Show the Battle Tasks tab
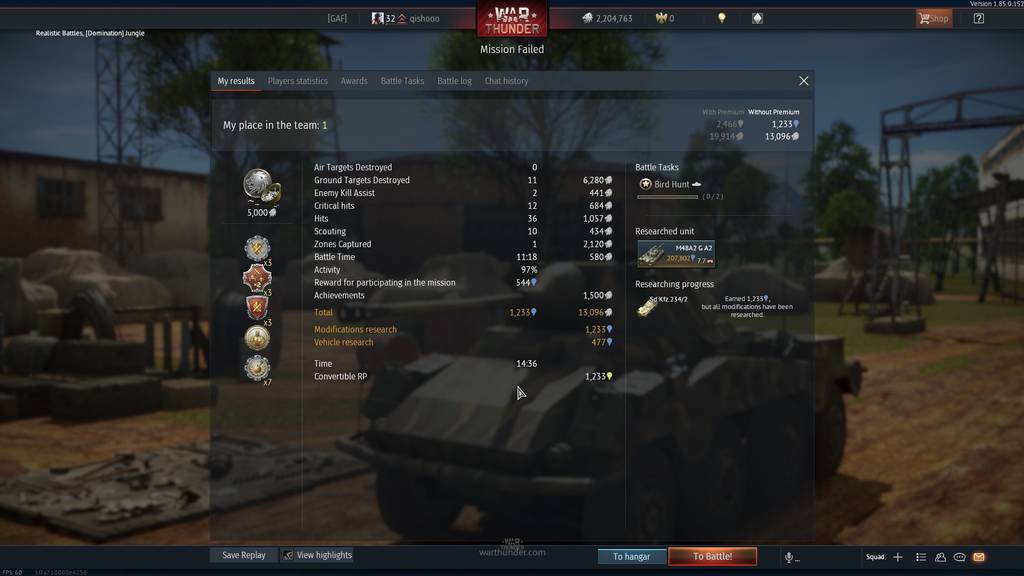1024x576 pixels. (402, 81)
